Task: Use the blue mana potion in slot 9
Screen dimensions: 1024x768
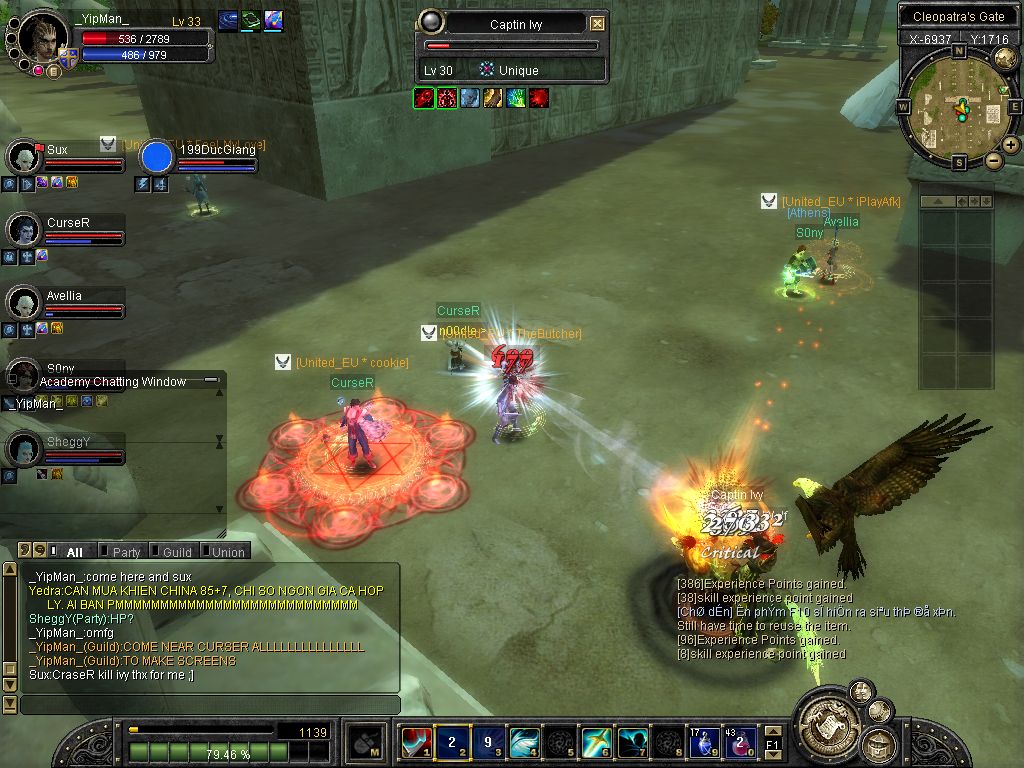Action: pyautogui.click(x=704, y=743)
